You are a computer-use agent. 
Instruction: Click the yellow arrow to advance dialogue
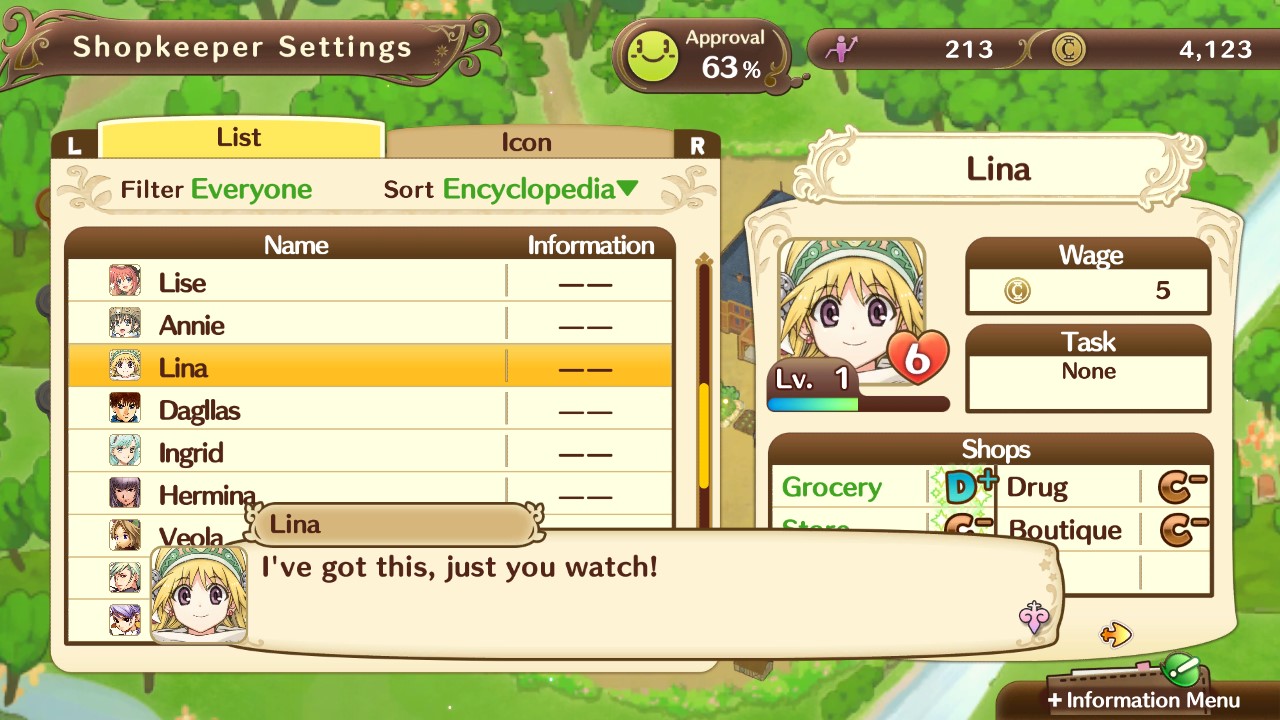coord(1117,634)
